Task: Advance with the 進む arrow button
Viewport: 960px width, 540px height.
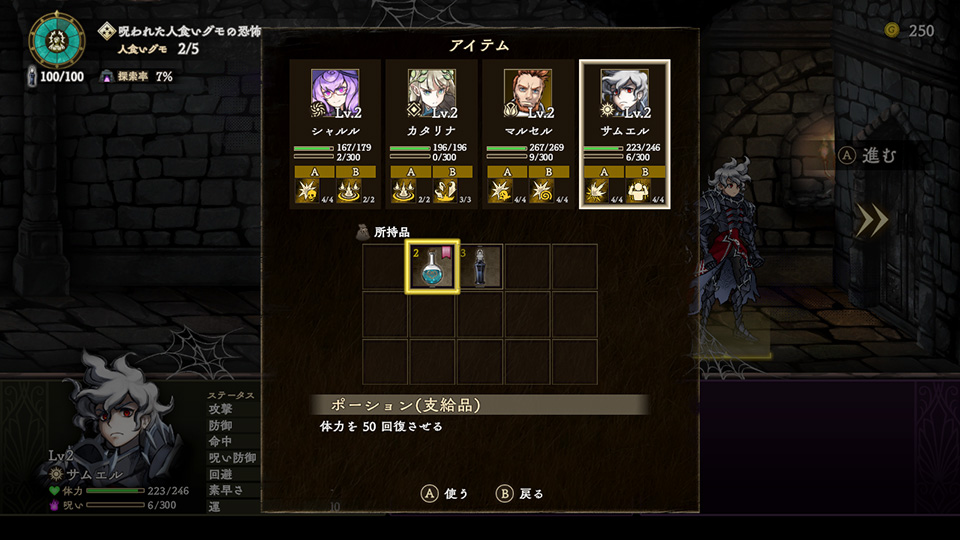Action: tap(872, 220)
